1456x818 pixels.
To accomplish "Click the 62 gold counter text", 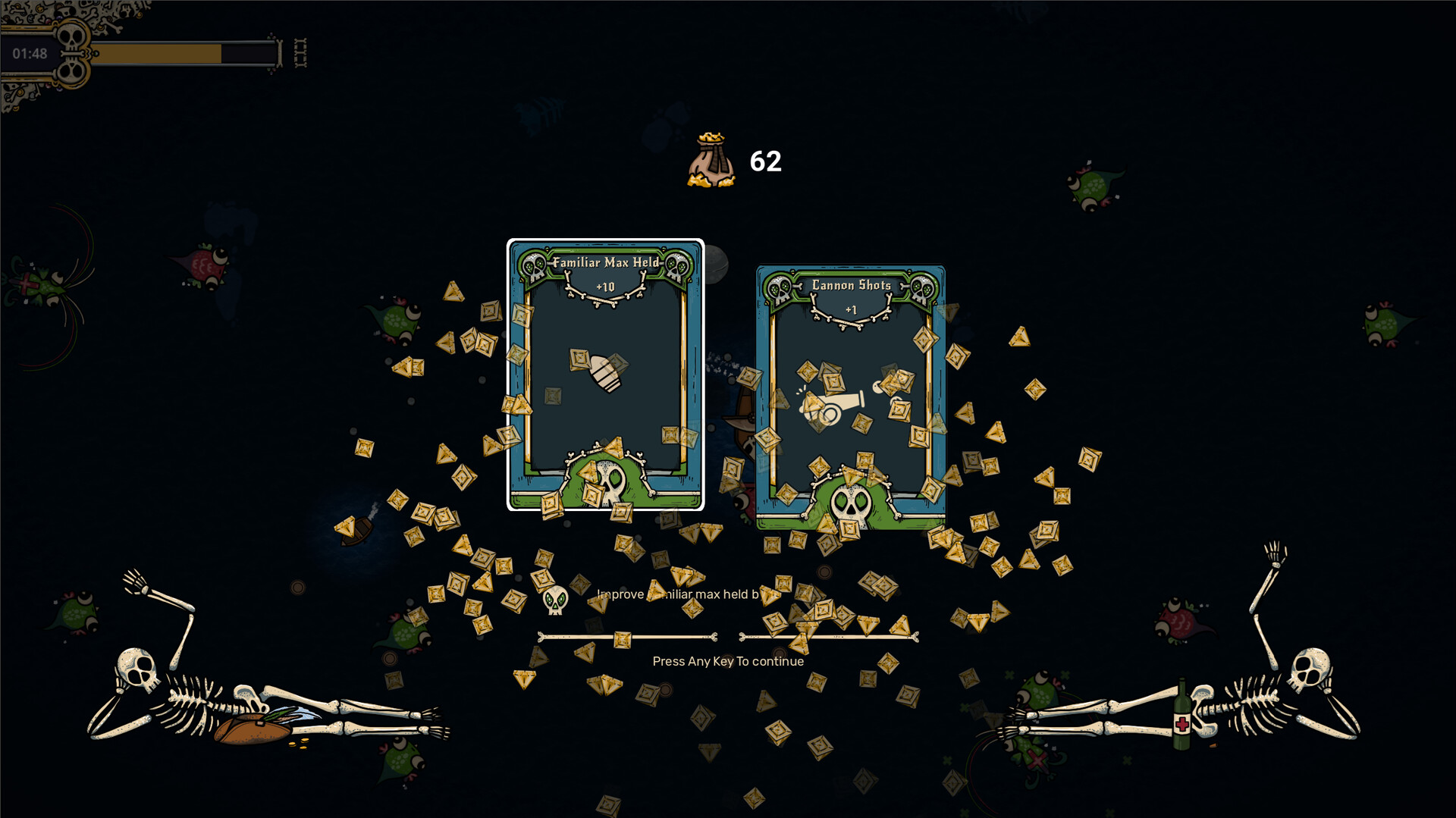I will tap(764, 160).
